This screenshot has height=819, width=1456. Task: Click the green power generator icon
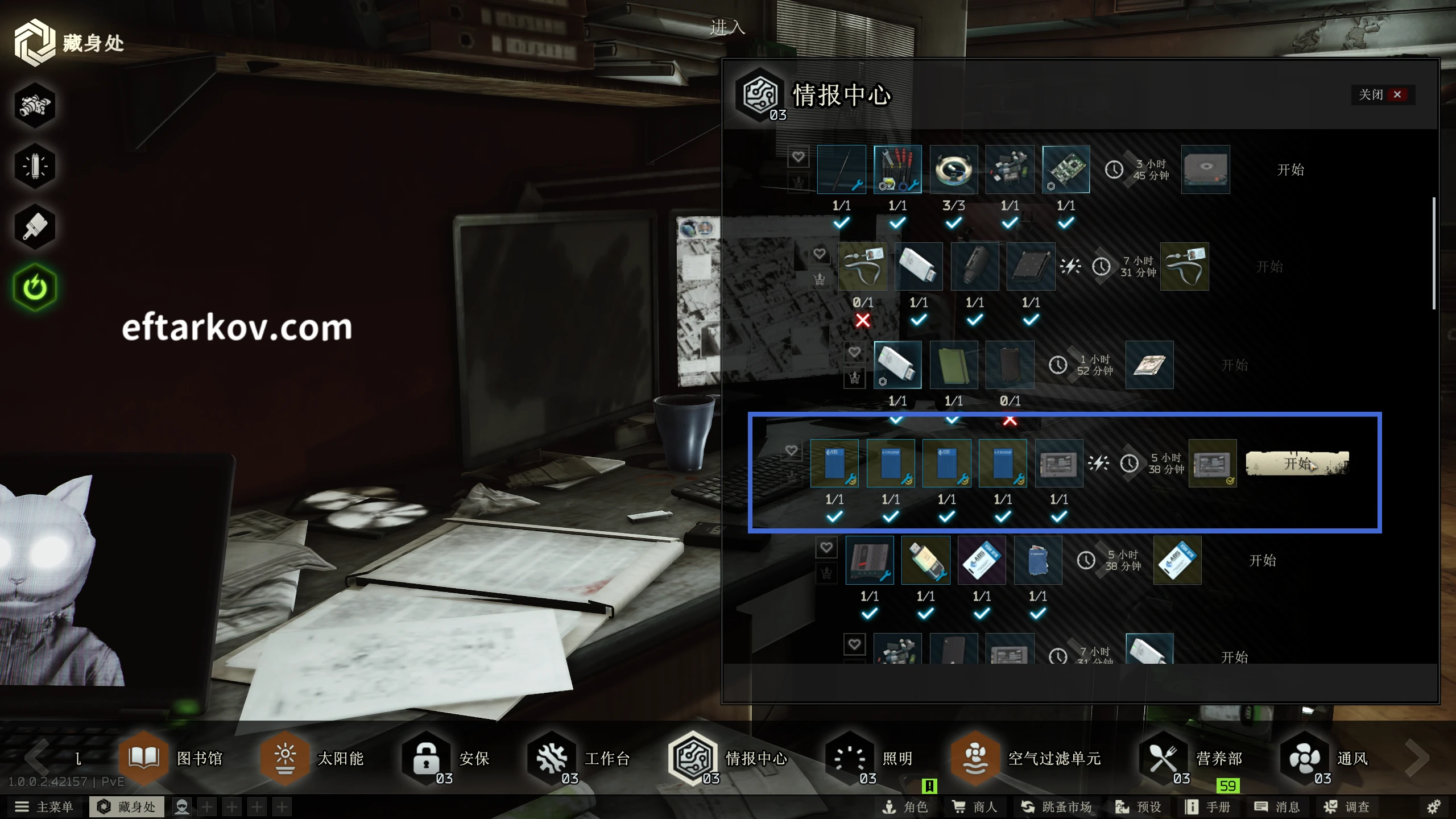coord(35,287)
